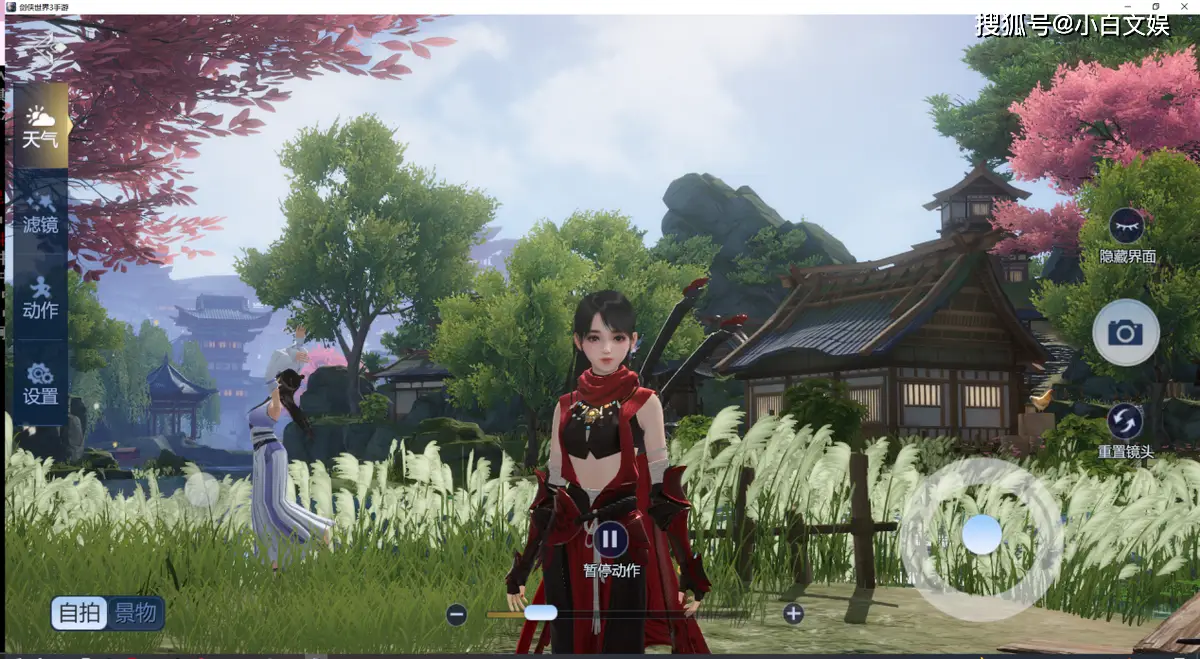Screen dimensions: 1200x659
Task: Select 自拍 selfie mode
Action: (80, 613)
